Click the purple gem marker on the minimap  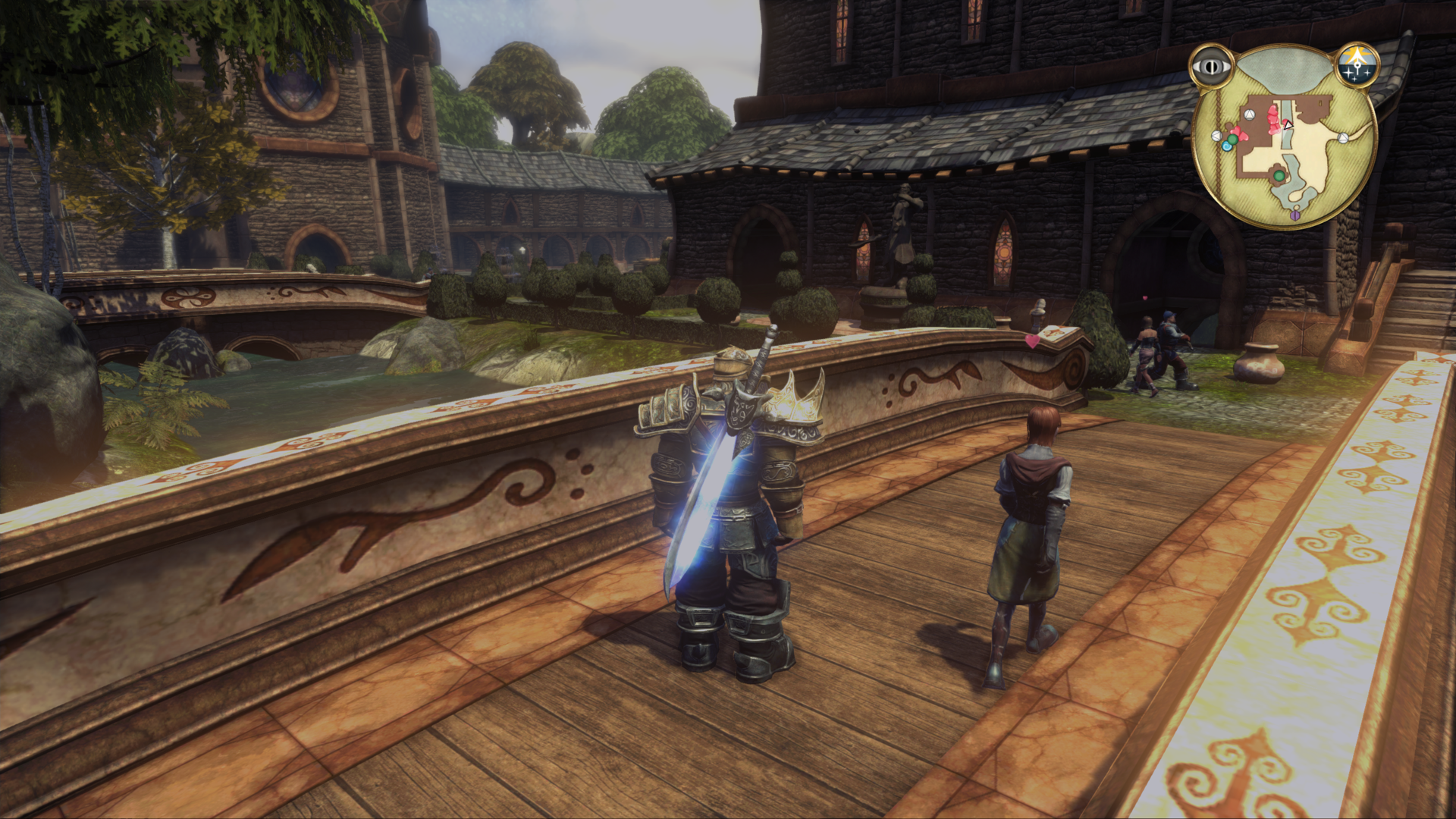click(1295, 216)
